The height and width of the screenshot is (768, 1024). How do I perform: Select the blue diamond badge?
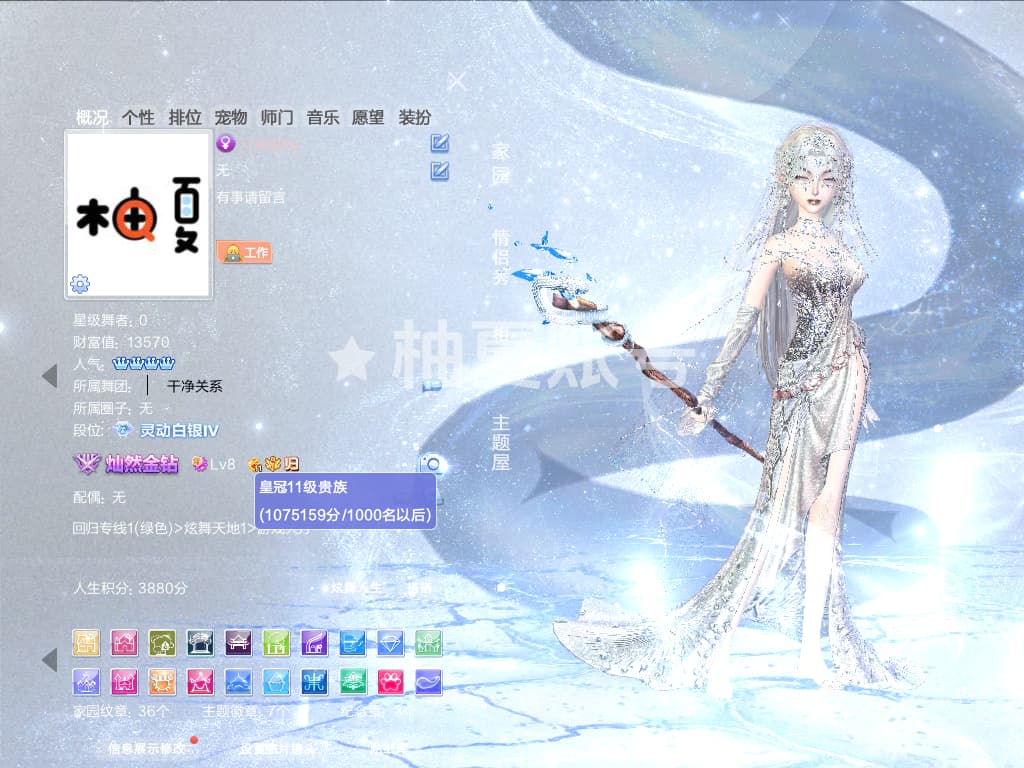[x=391, y=642]
